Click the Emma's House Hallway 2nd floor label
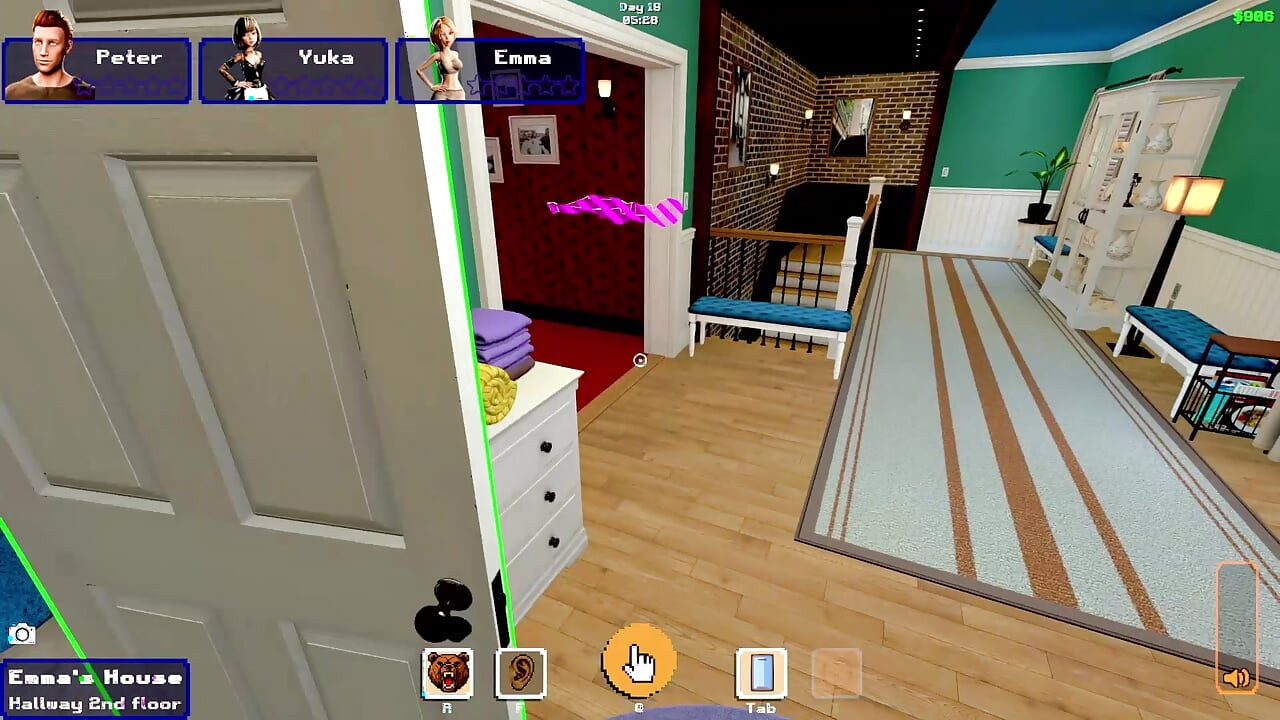The height and width of the screenshot is (720, 1280). click(95, 686)
